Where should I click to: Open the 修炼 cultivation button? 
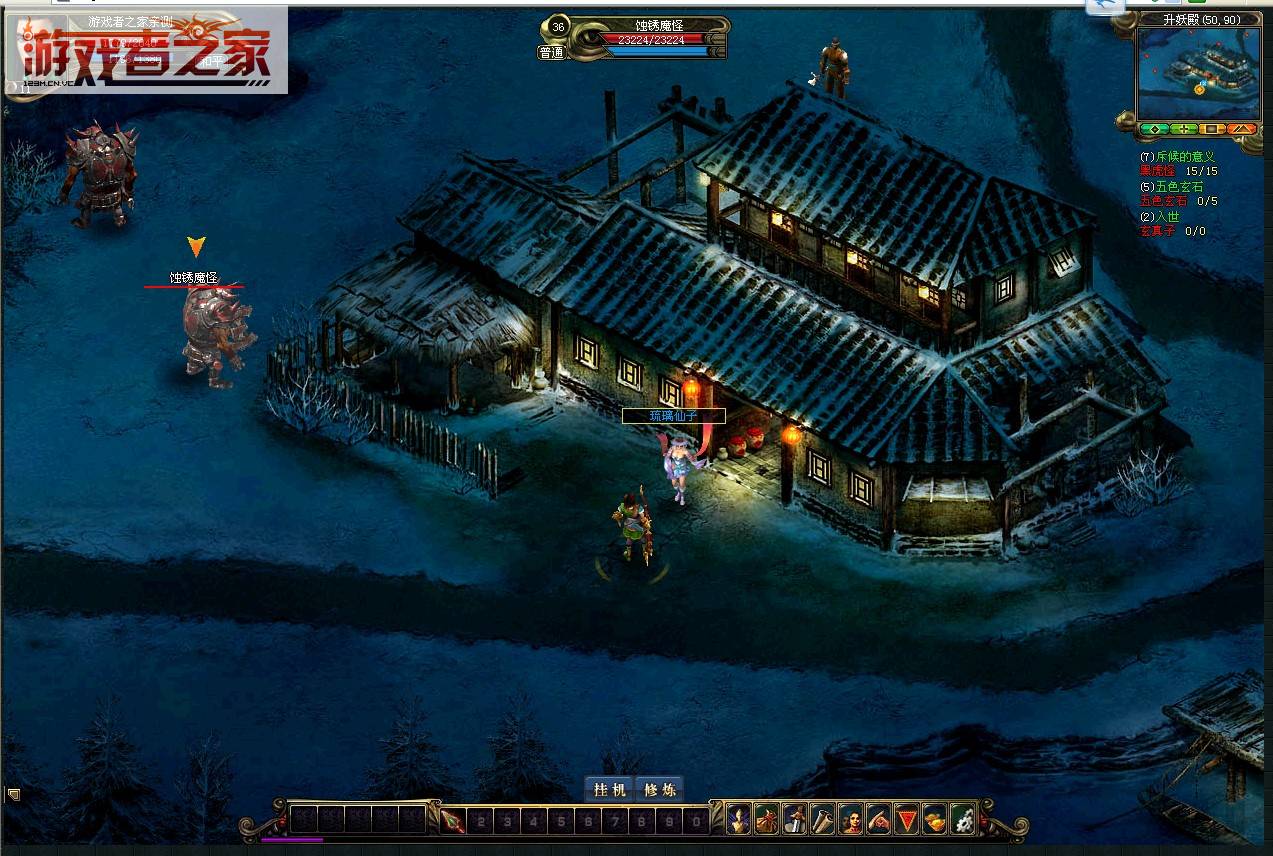[x=659, y=789]
